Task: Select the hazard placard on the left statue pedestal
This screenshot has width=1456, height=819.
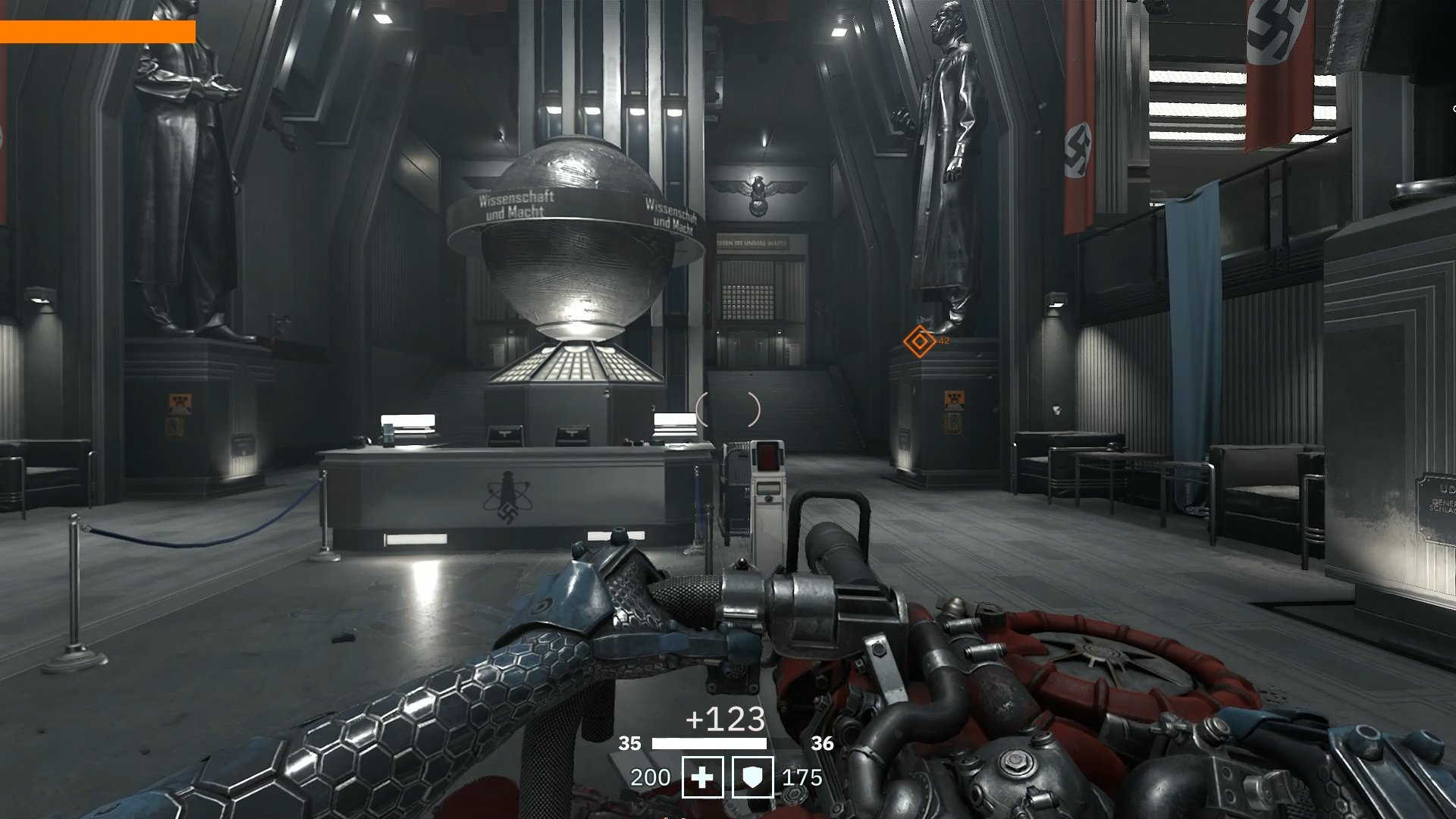Action: (x=179, y=402)
